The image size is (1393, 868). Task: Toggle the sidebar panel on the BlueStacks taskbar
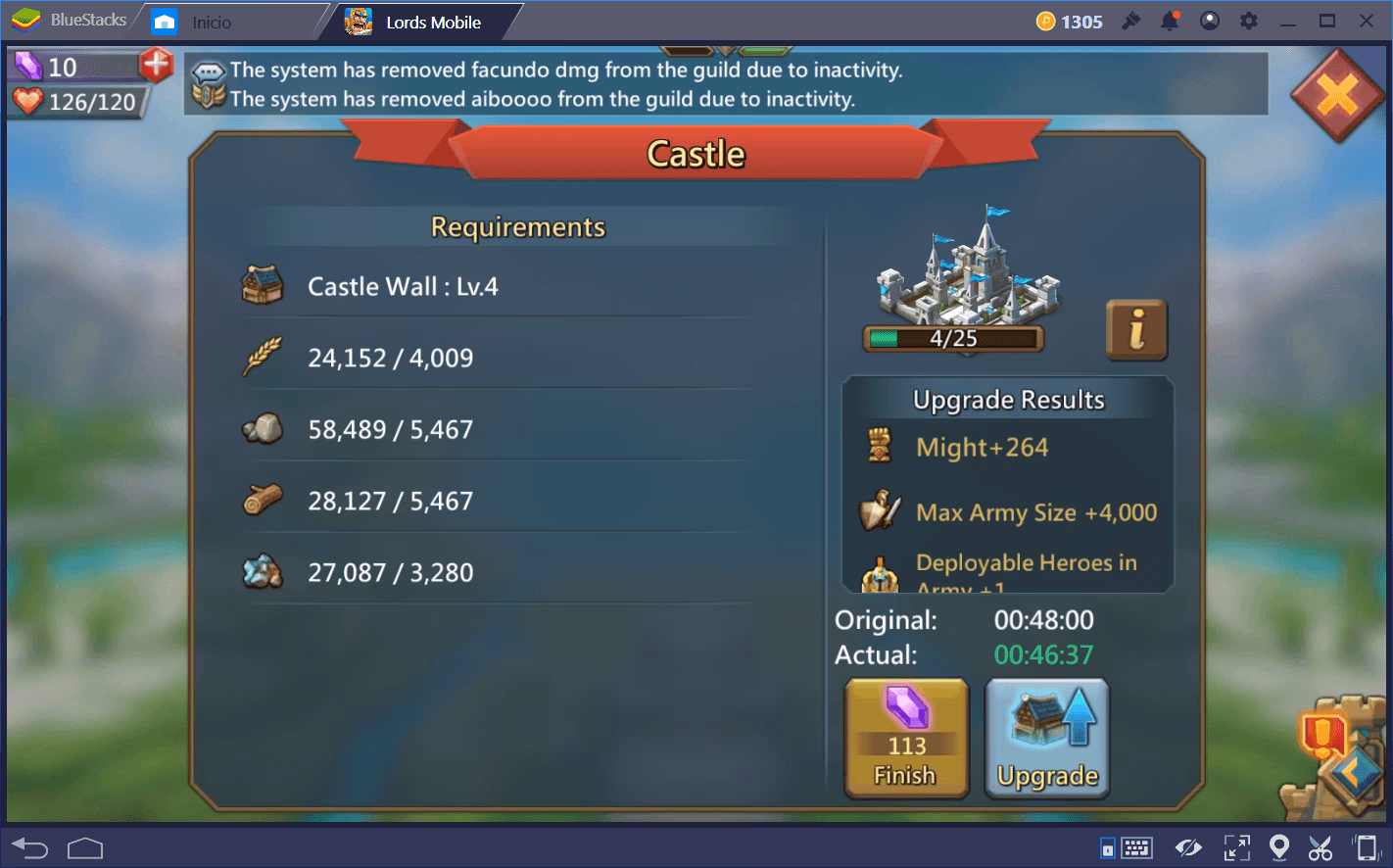[1108, 846]
